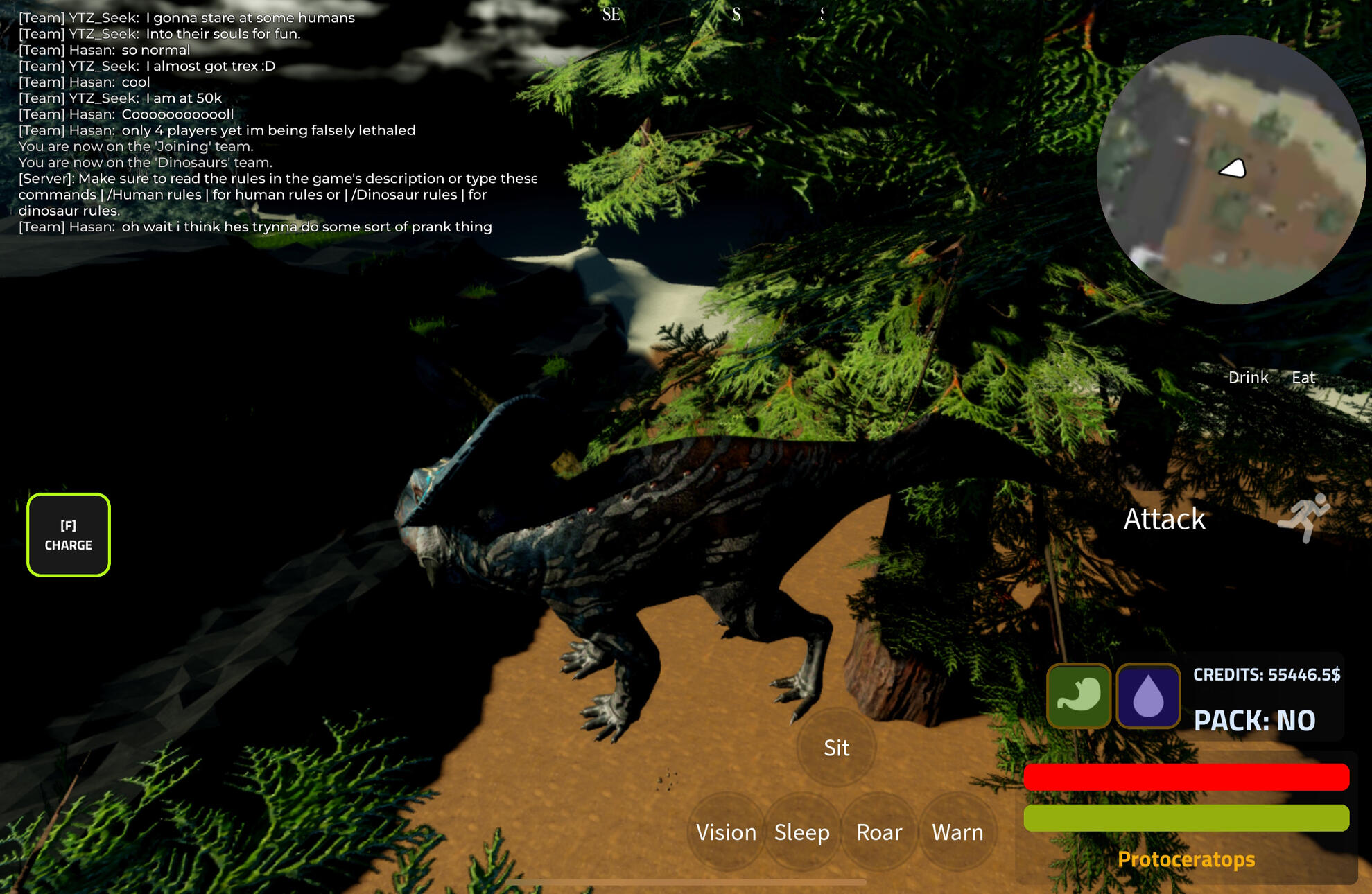Click the purple water drop thirst icon
1372x894 pixels.
click(1148, 696)
